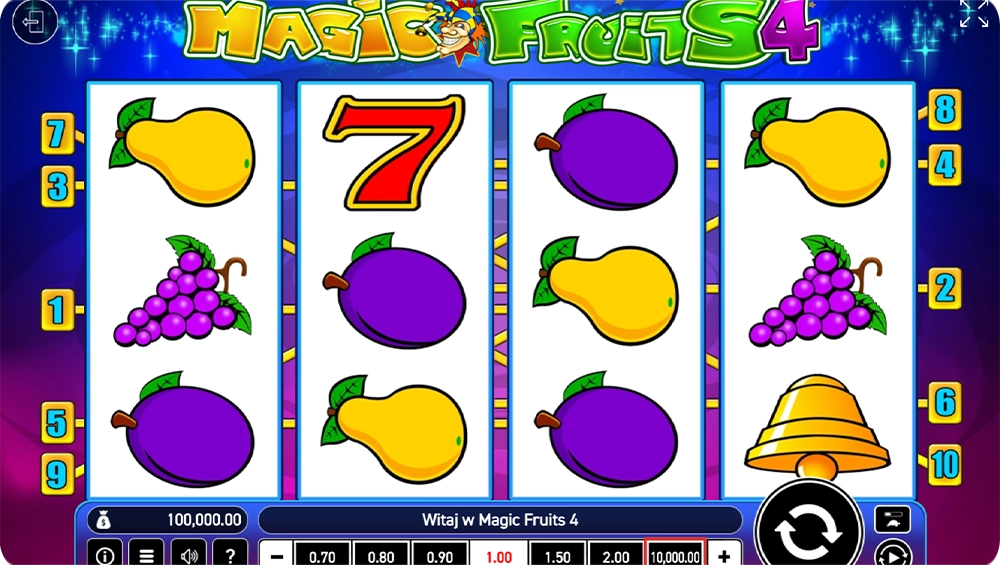
Task: Select the 0.70 bet value
Action: [321, 555]
